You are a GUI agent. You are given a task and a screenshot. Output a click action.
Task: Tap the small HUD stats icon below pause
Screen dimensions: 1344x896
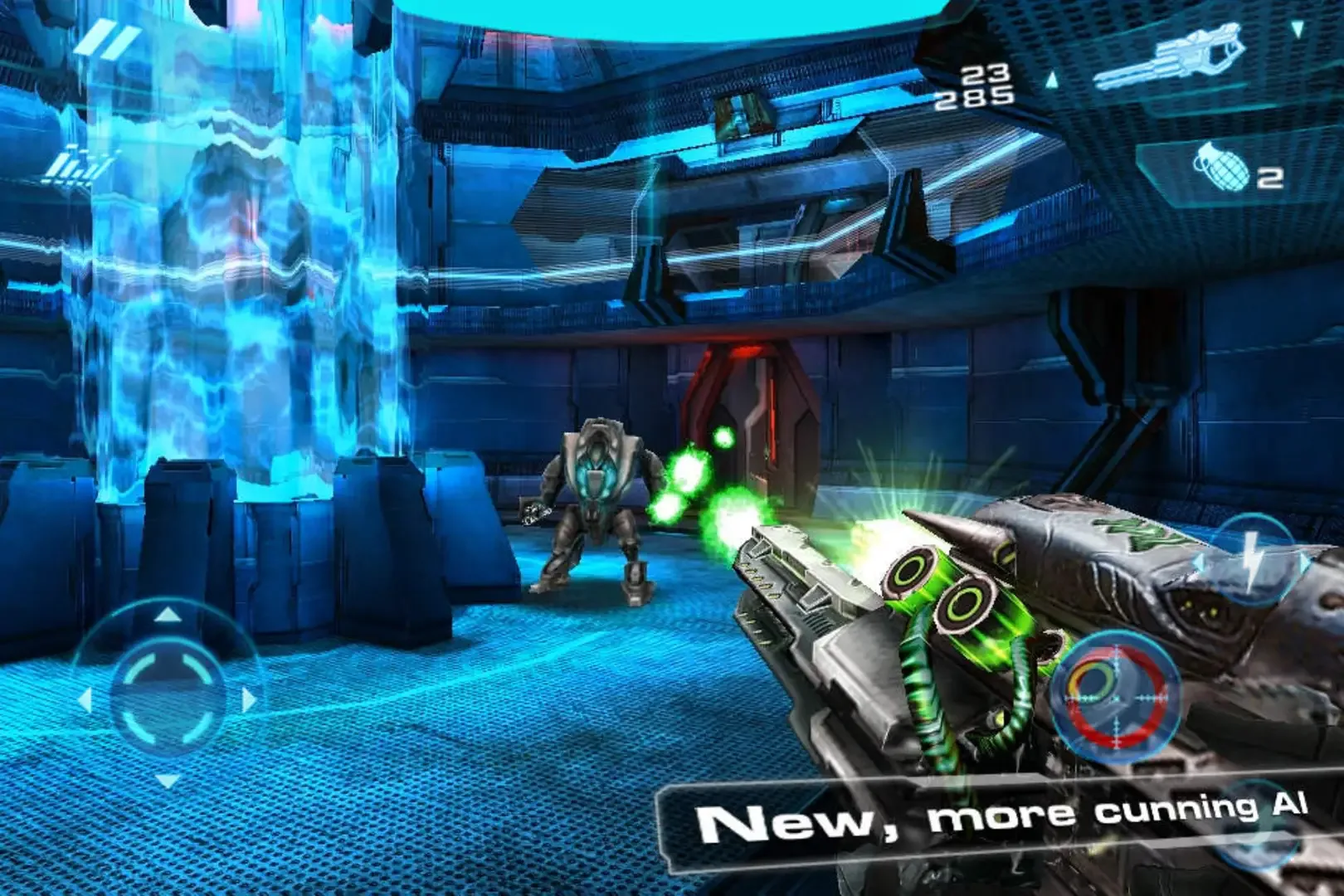[x=75, y=166]
